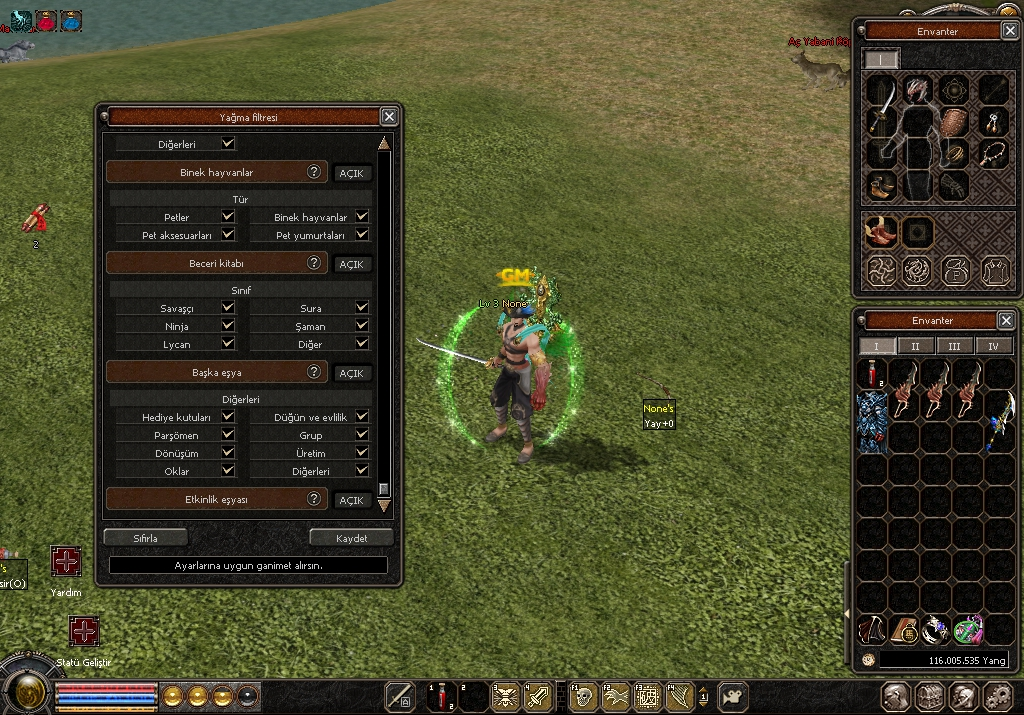Open the Statü Geliştir button

pos(84,632)
